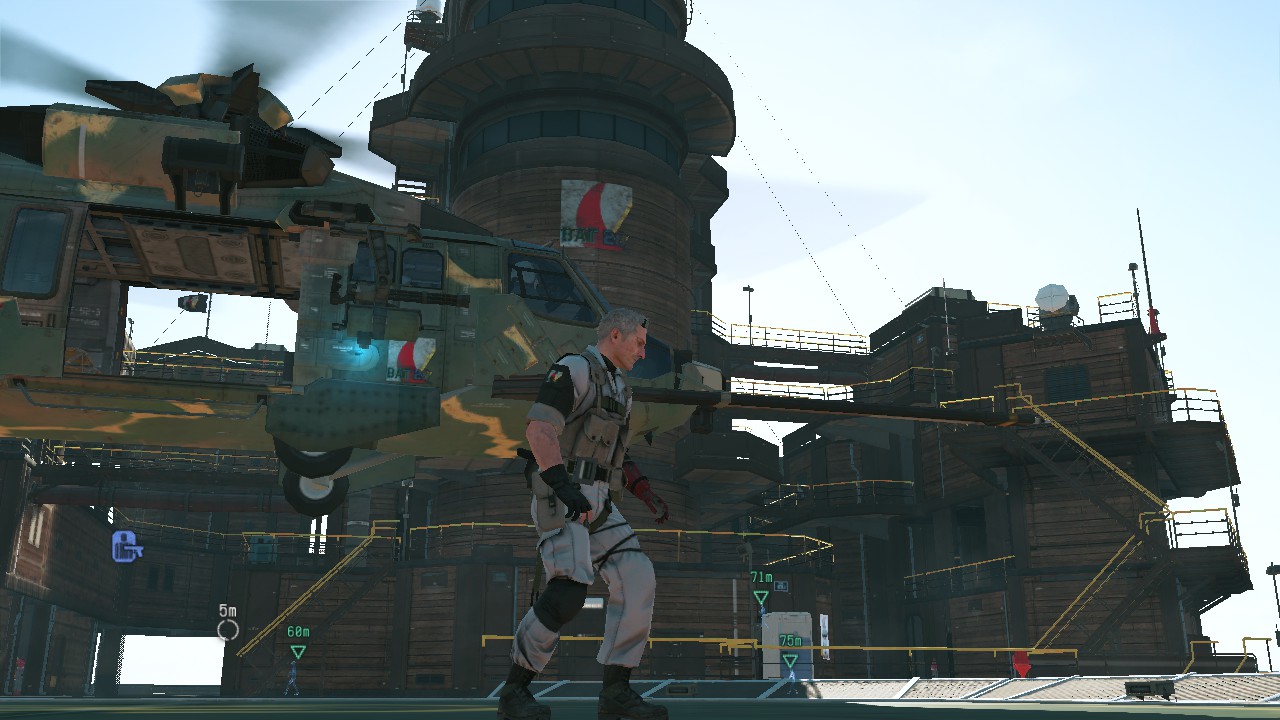
Task: Select the green 71m triangle marker
Action: [x=761, y=597]
